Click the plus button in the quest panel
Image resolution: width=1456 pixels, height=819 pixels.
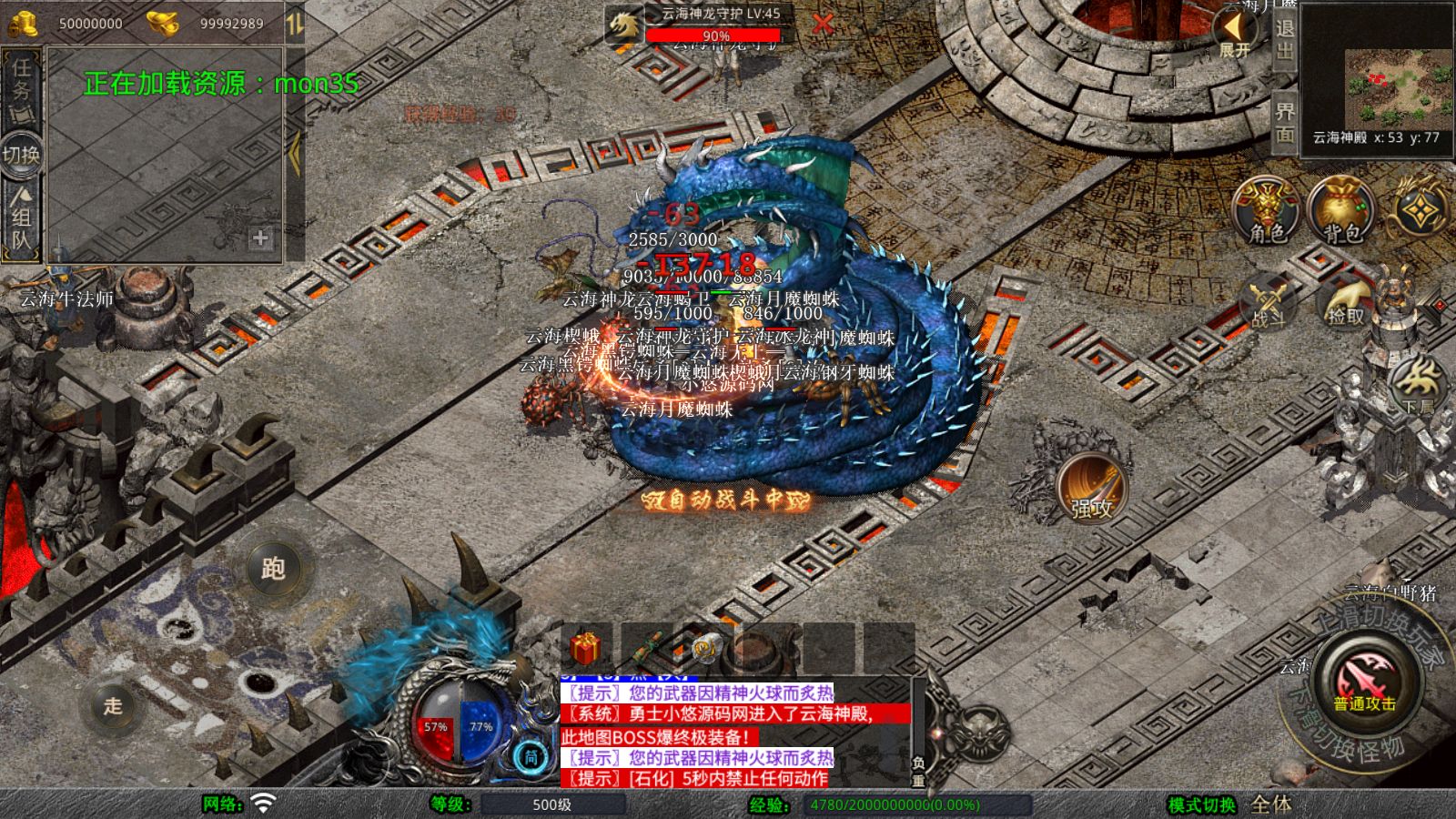(260, 238)
